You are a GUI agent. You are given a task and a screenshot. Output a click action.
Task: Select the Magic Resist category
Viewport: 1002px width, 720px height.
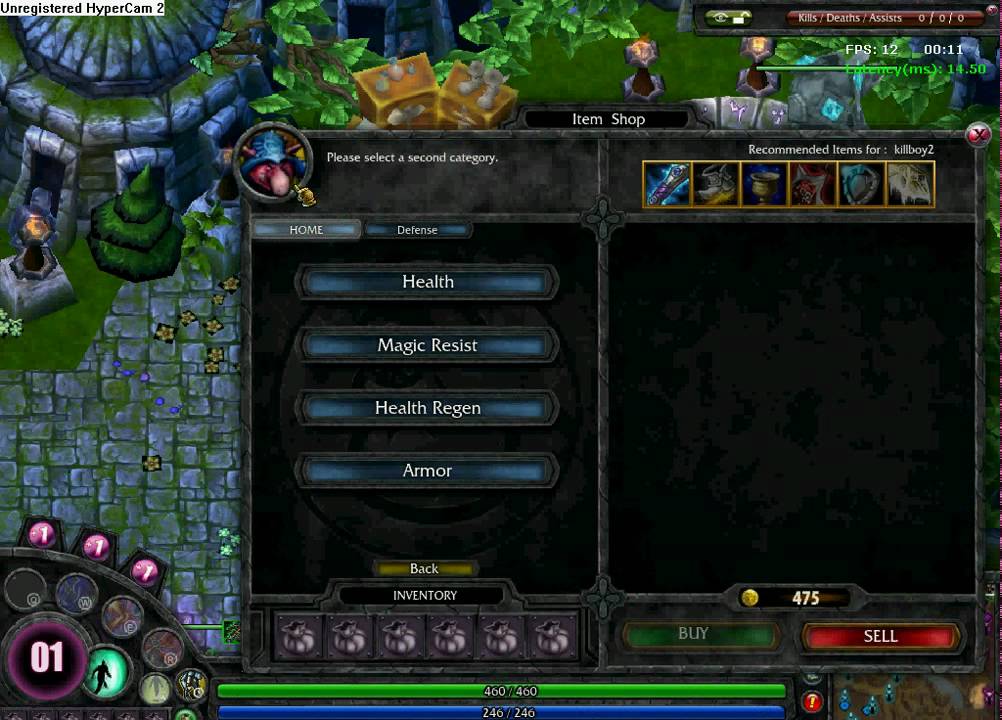(x=427, y=346)
